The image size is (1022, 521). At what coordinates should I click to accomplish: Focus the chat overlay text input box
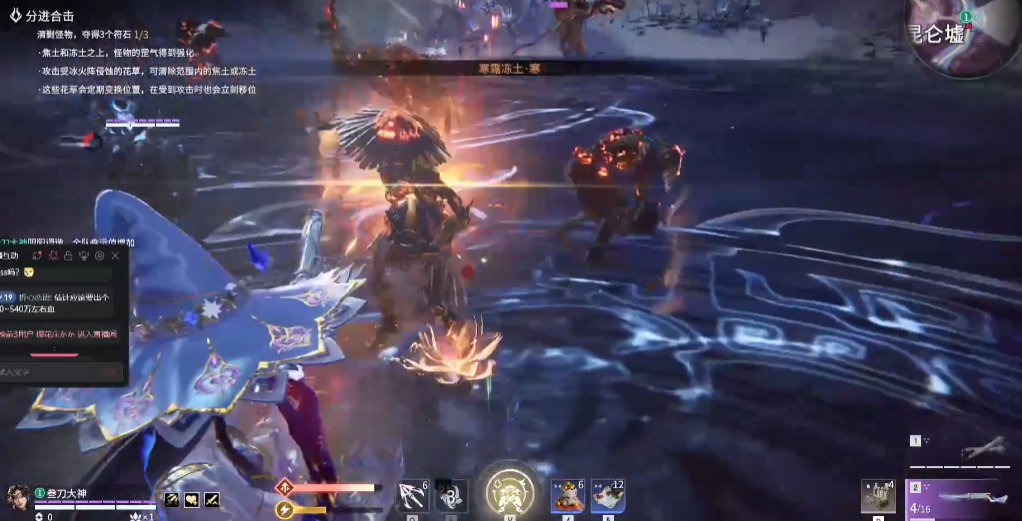pos(50,372)
